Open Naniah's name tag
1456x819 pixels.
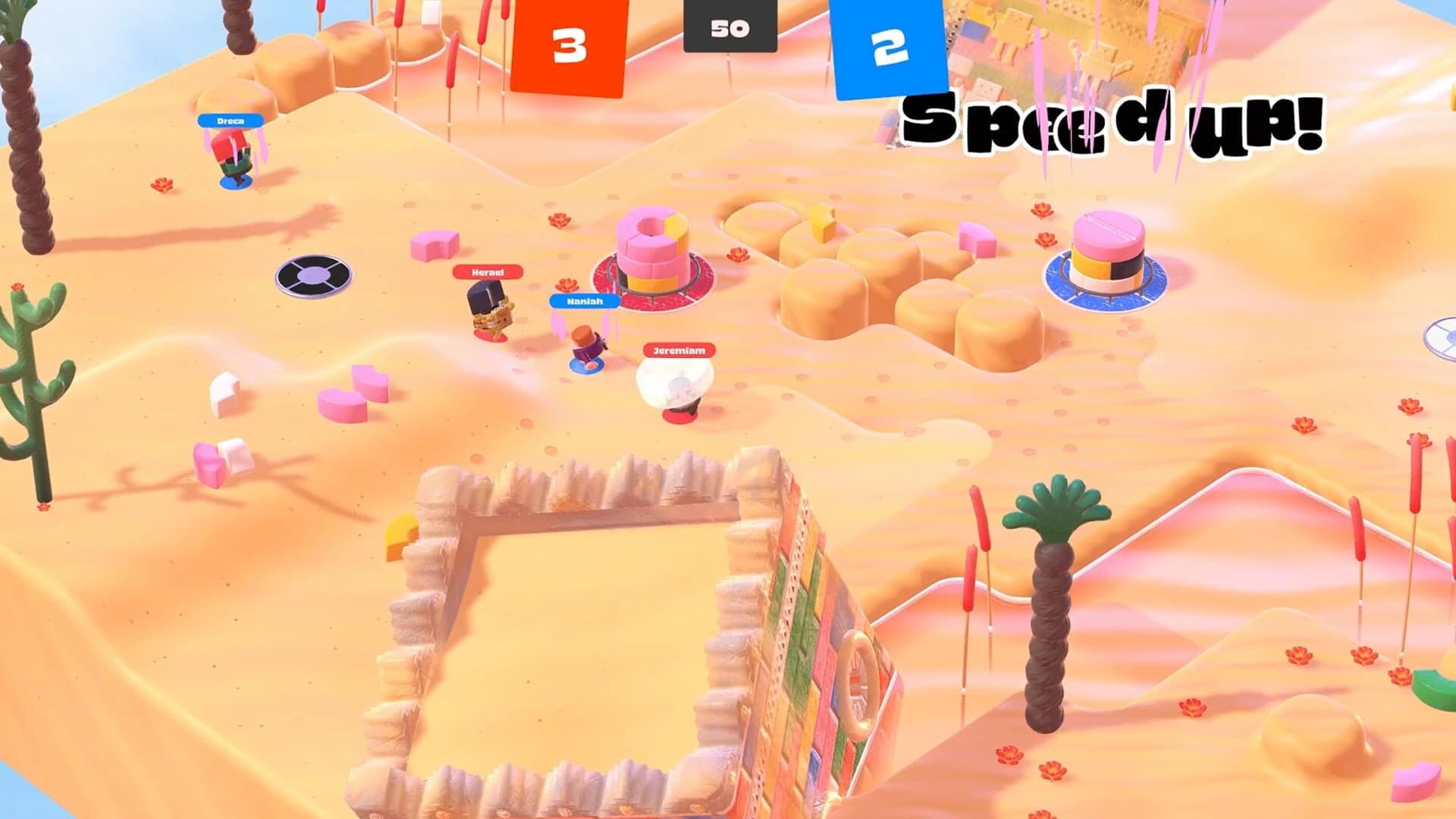(583, 303)
